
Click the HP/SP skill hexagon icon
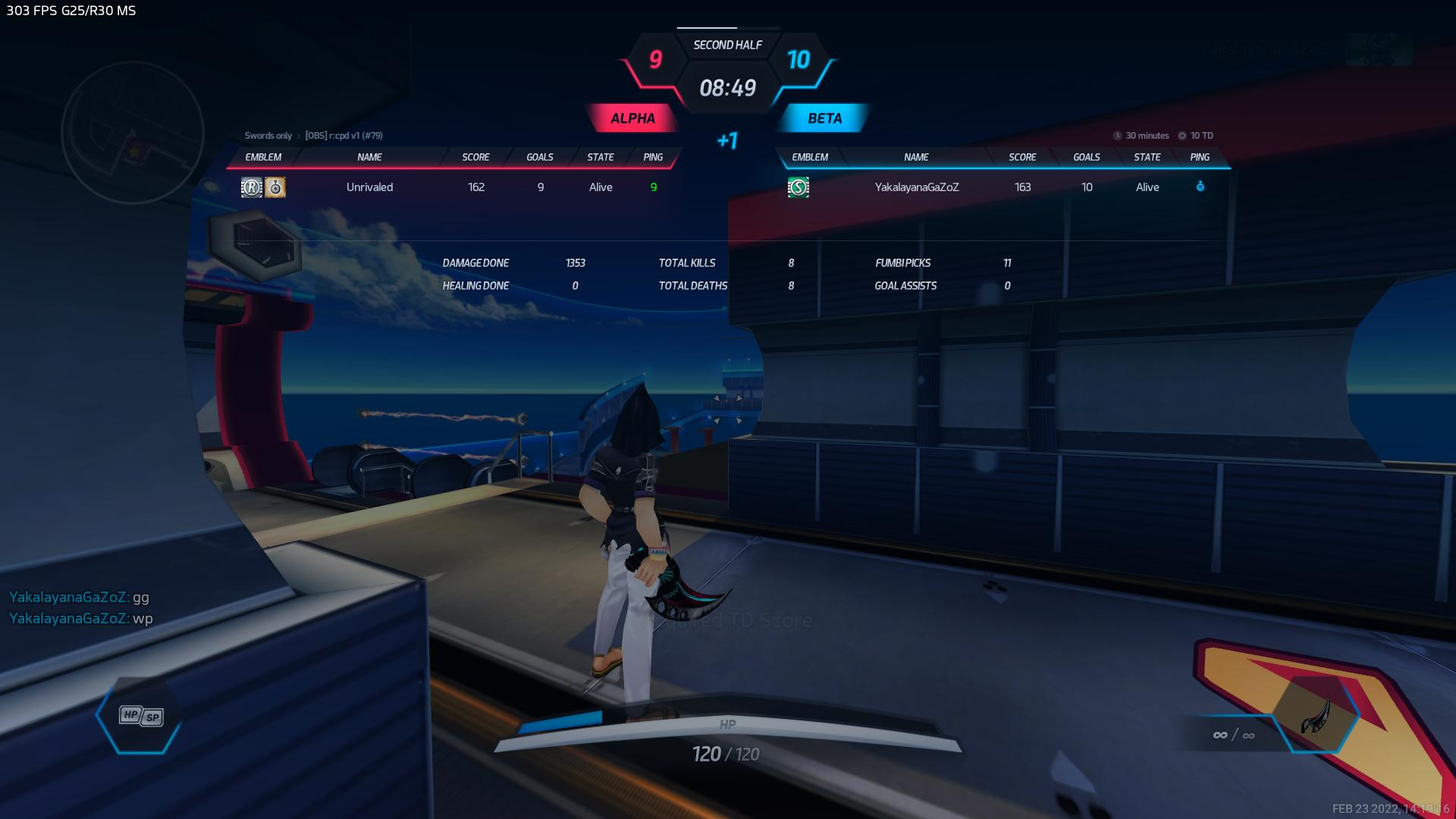(141, 716)
